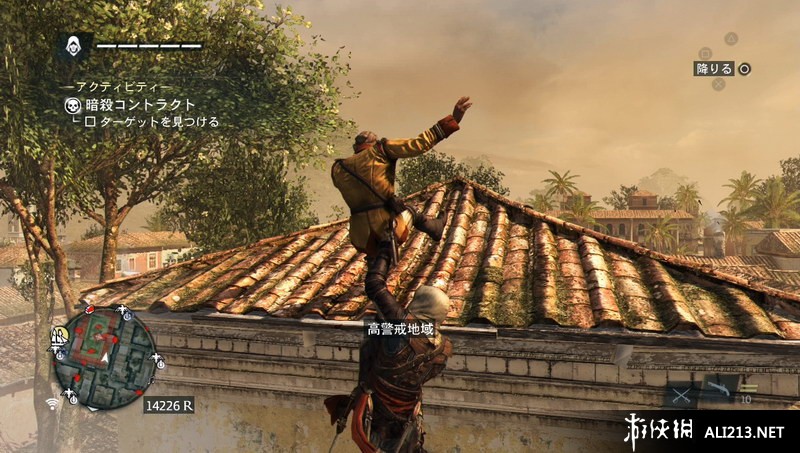The height and width of the screenshot is (453, 800).
Task: Click the white signal icon beside minimap
Action: click(x=52, y=403)
